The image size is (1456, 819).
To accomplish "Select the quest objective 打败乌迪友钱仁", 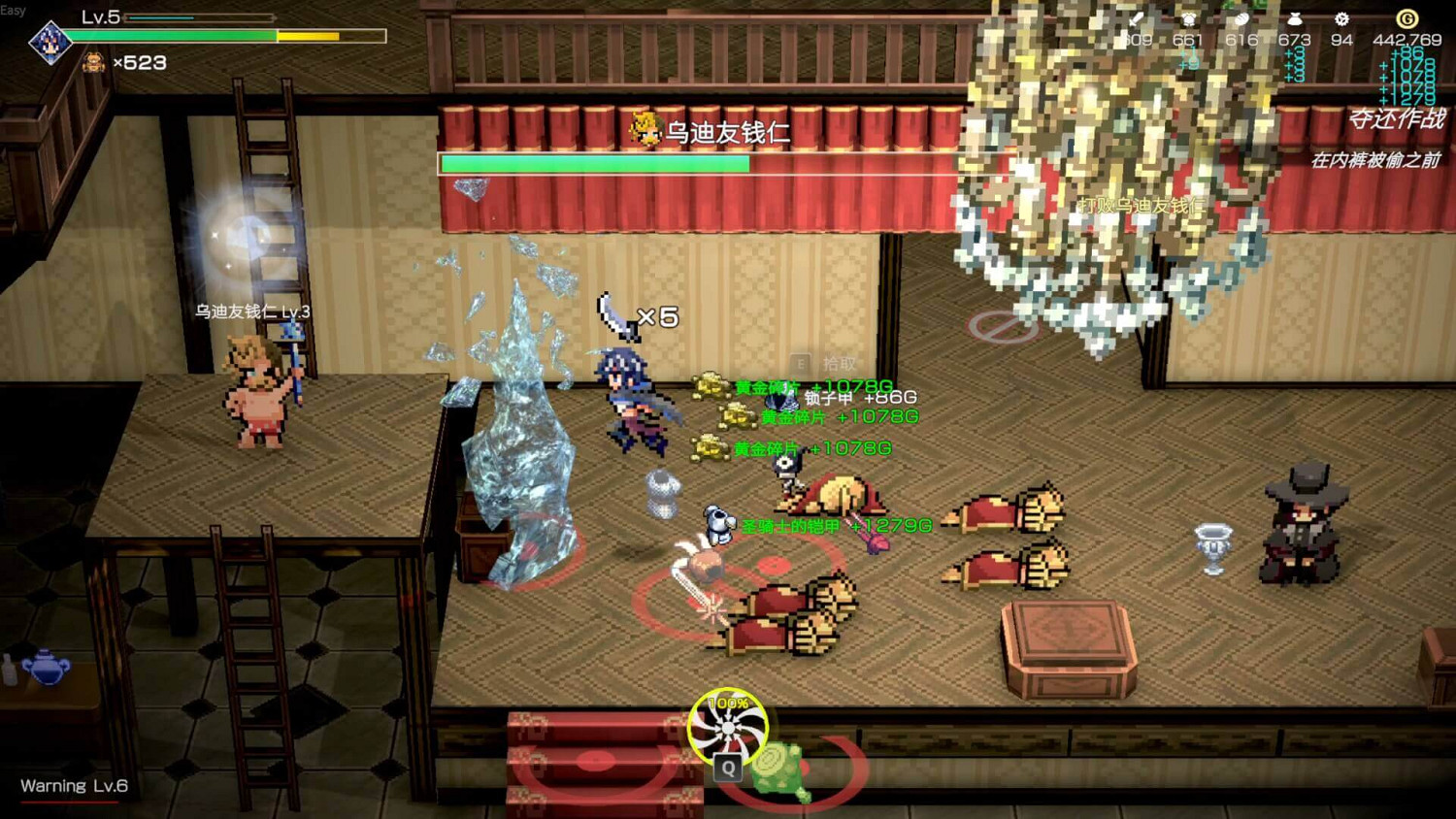I will (x=1141, y=204).
